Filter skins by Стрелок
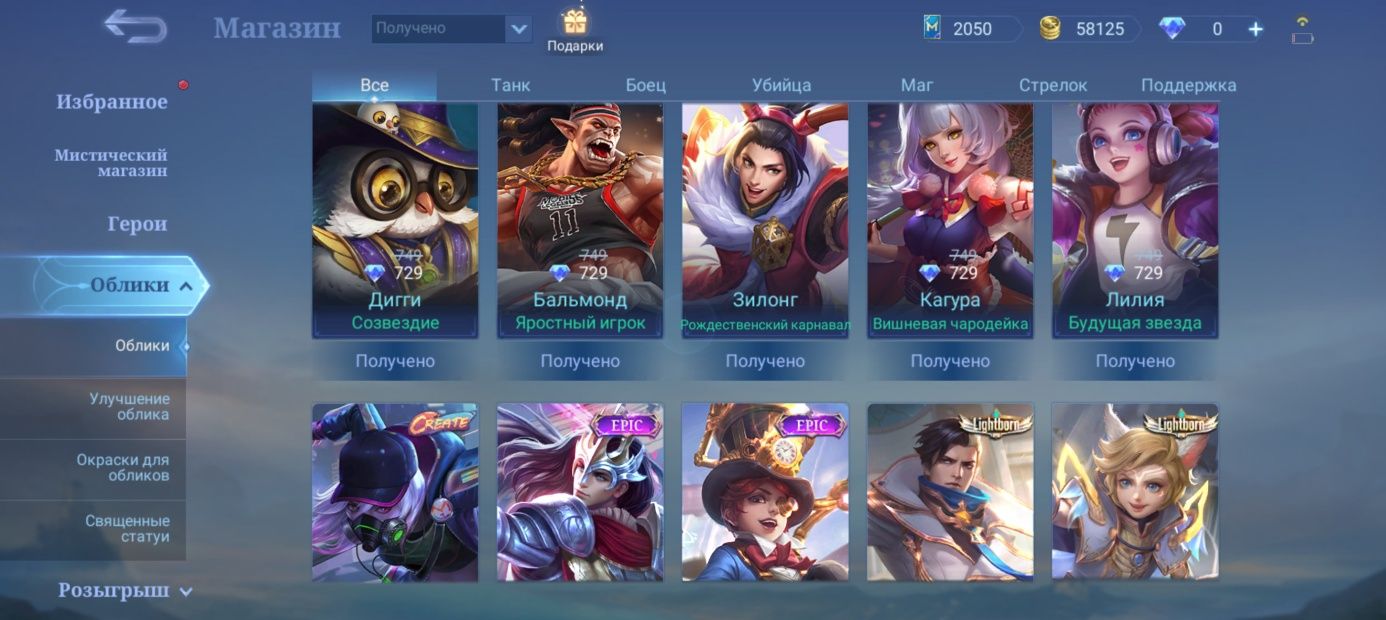Image resolution: width=1386 pixels, height=620 pixels. (1052, 86)
